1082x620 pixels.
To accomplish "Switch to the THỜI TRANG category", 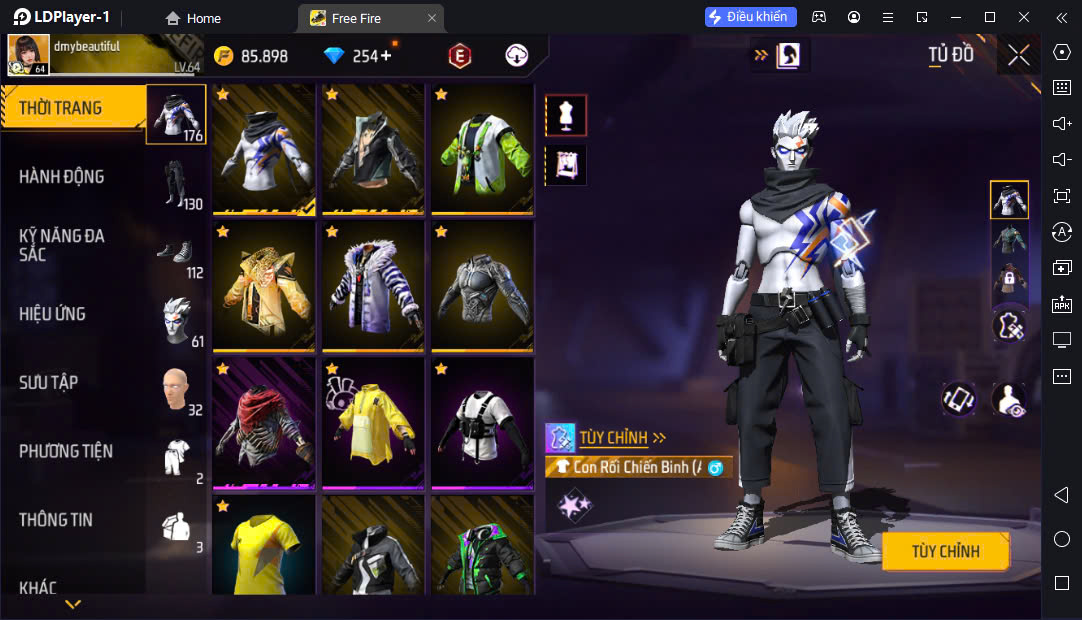I will pos(75,108).
